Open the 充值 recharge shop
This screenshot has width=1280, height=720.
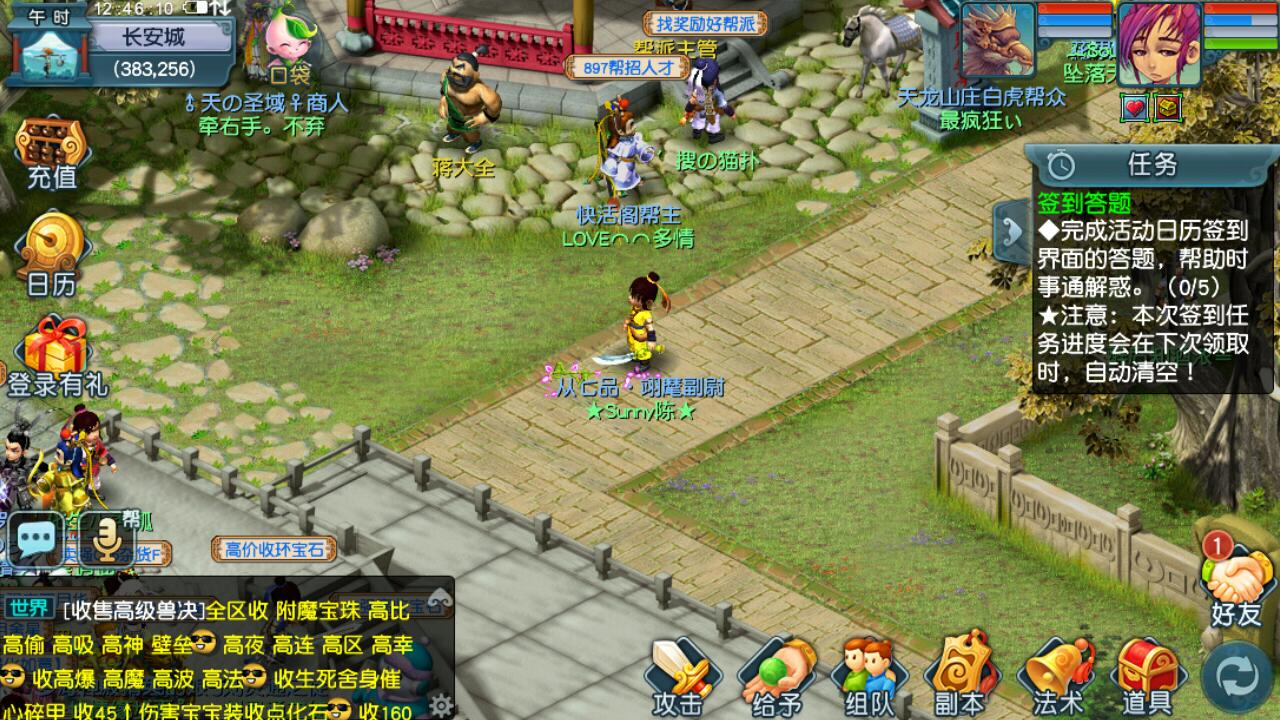(x=50, y=153)
